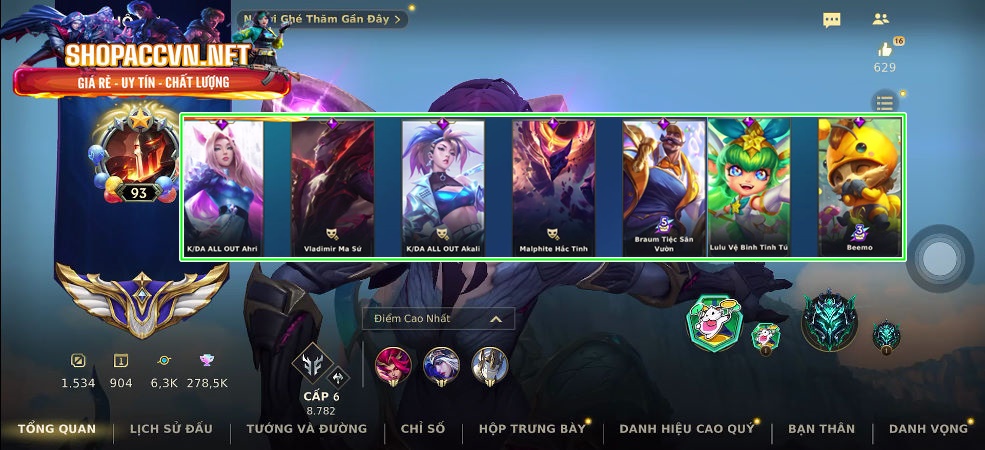Select the Danh Vọng tab
Screen dimensions: 985x450
tap(928, 429)
